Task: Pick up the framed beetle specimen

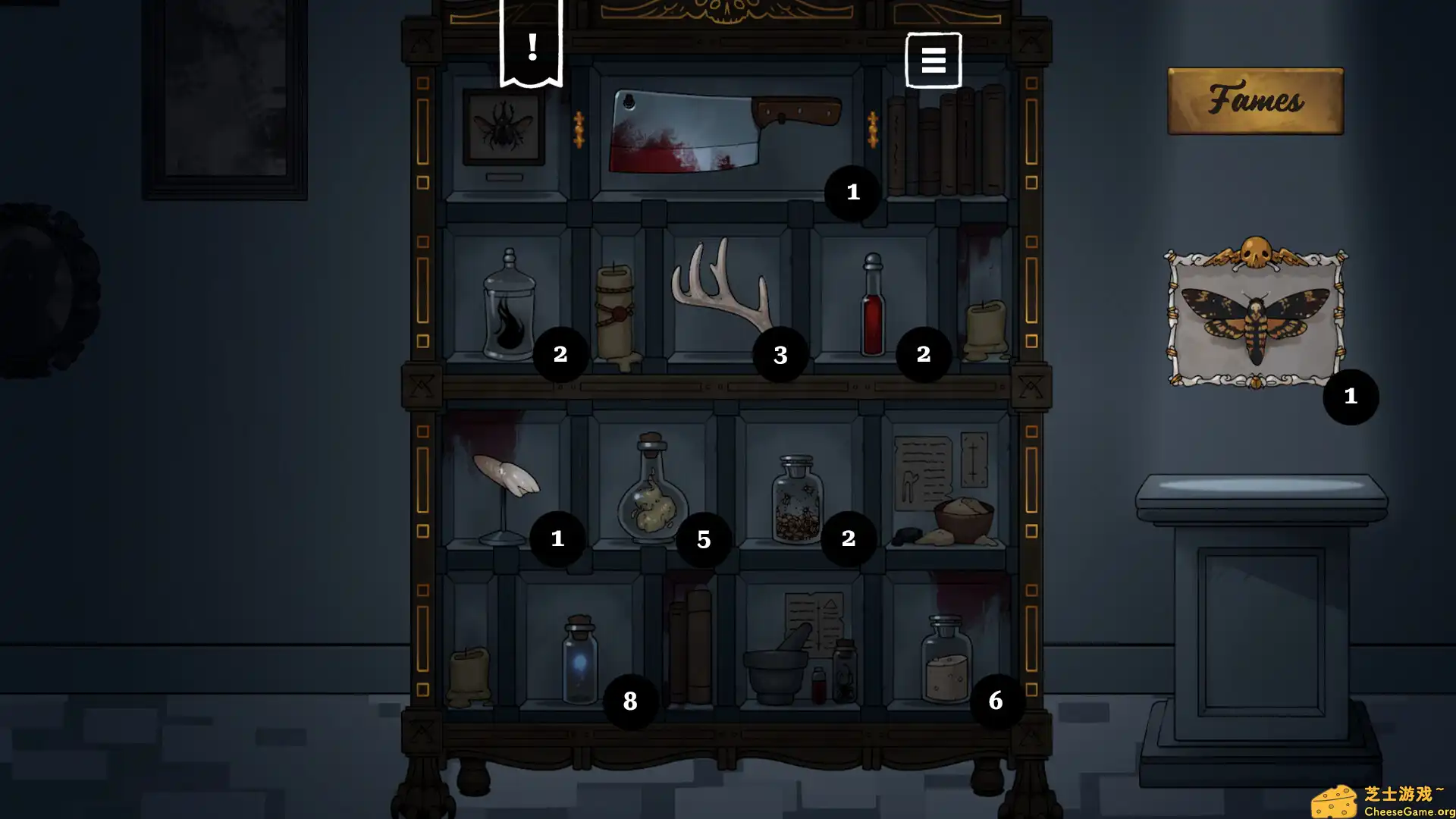Action: [503, 129]
